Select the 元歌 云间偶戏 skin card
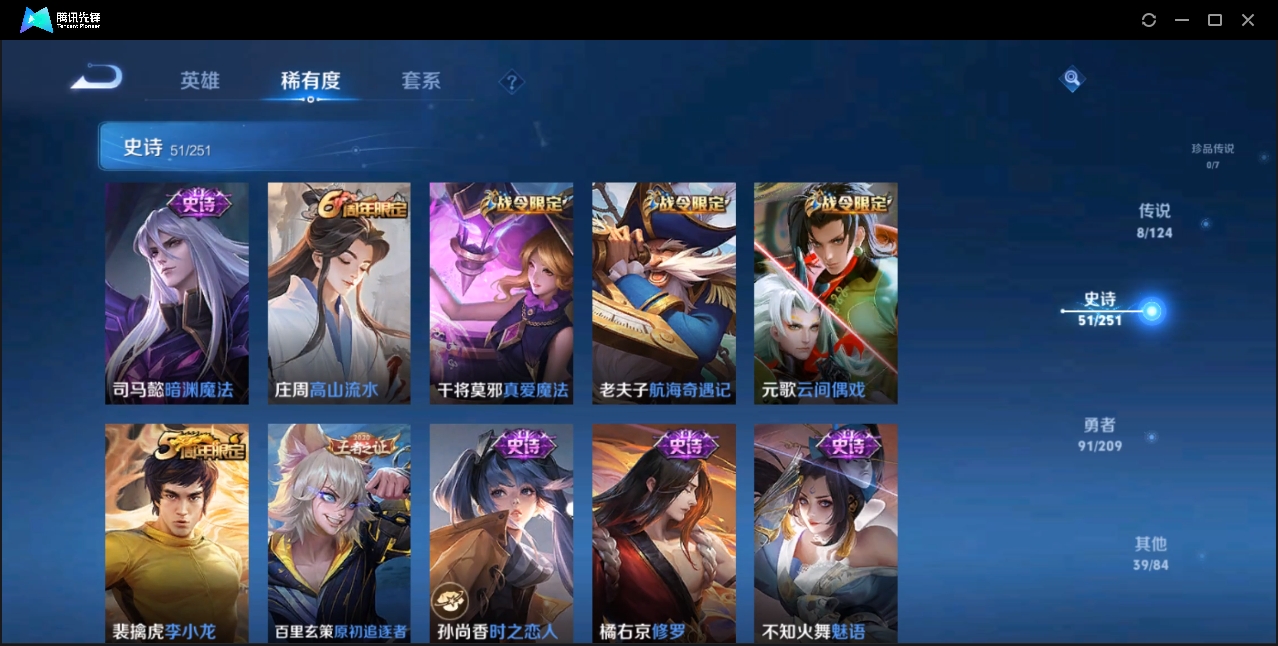Viewport: 1278px width, 646px height. [x=826, y=293]
